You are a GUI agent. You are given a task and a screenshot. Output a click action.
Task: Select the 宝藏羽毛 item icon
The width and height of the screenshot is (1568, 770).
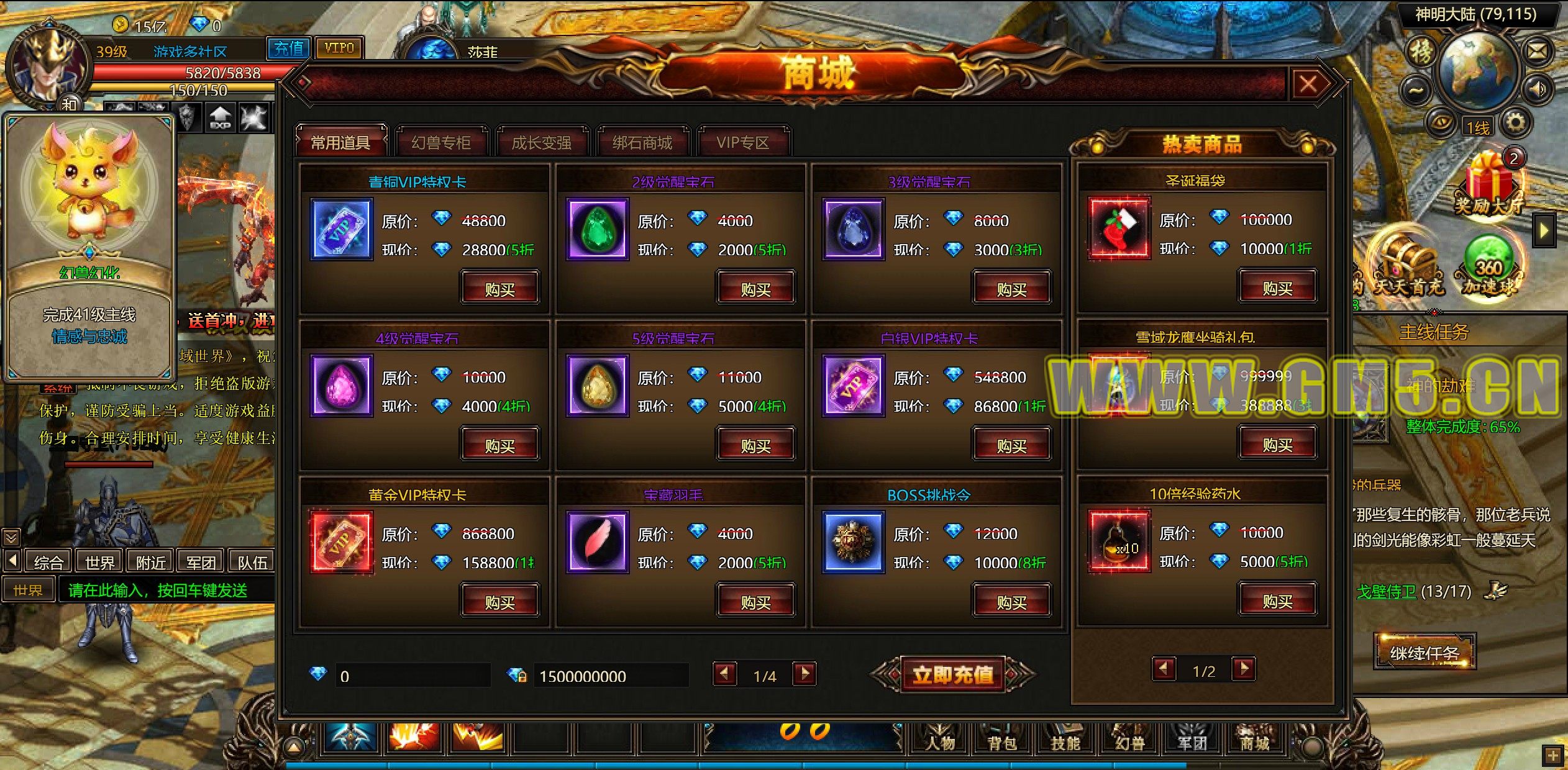coord(596,541)
